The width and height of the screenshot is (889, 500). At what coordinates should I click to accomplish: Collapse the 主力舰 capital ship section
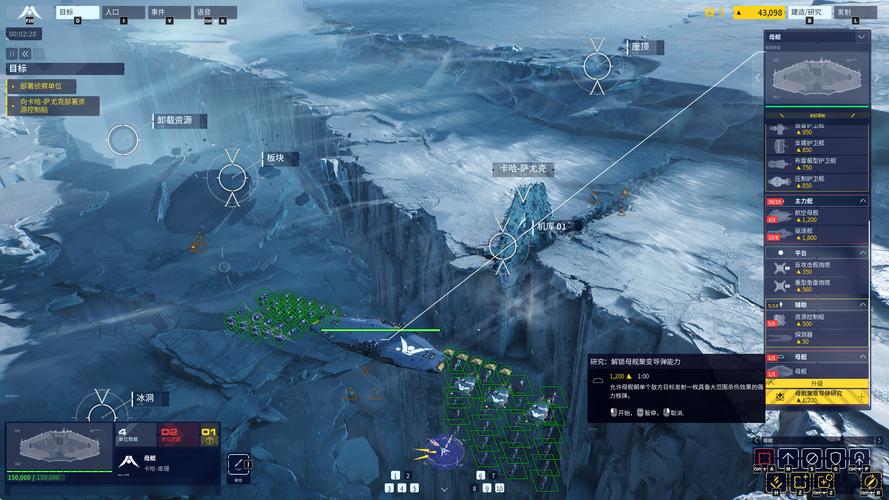tap(862, 201)
